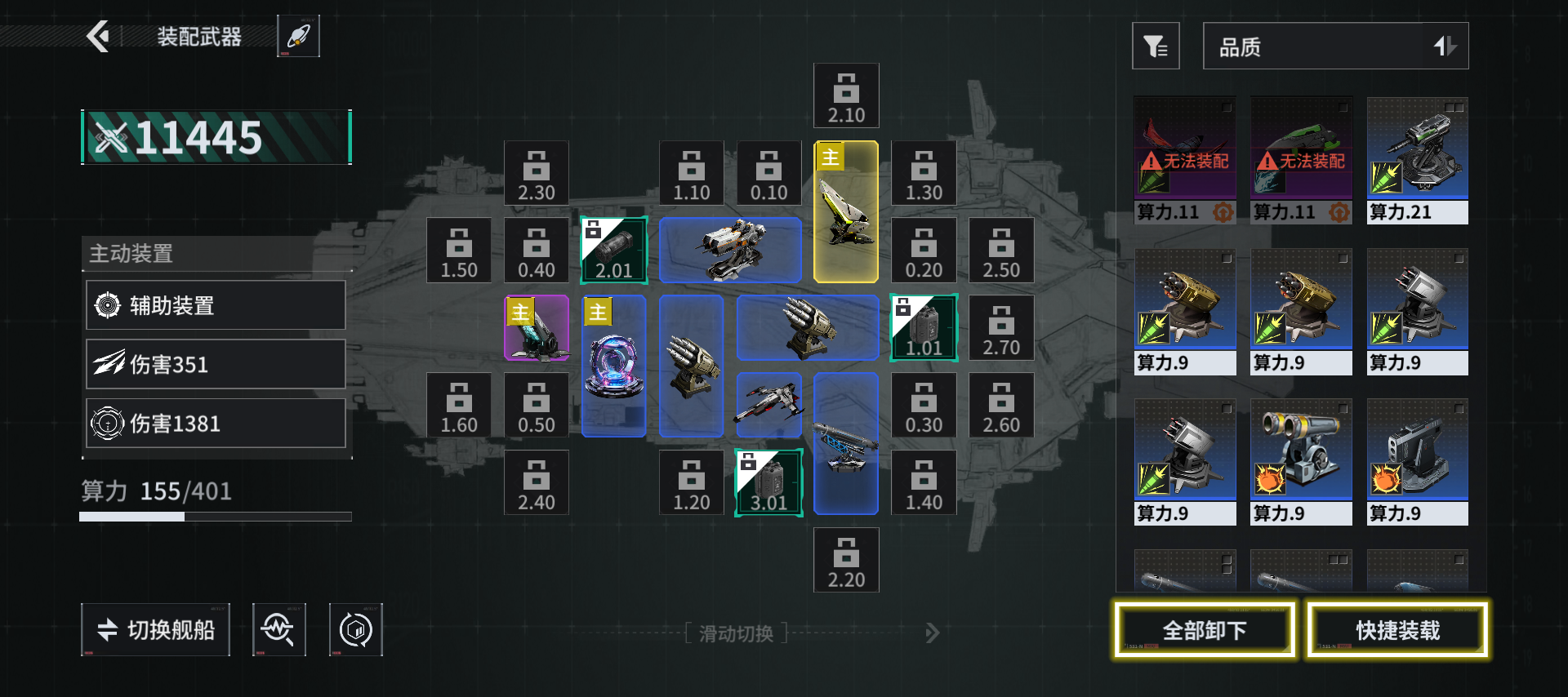Click the locked slot labeled 3.01

(x=768, y=482)
